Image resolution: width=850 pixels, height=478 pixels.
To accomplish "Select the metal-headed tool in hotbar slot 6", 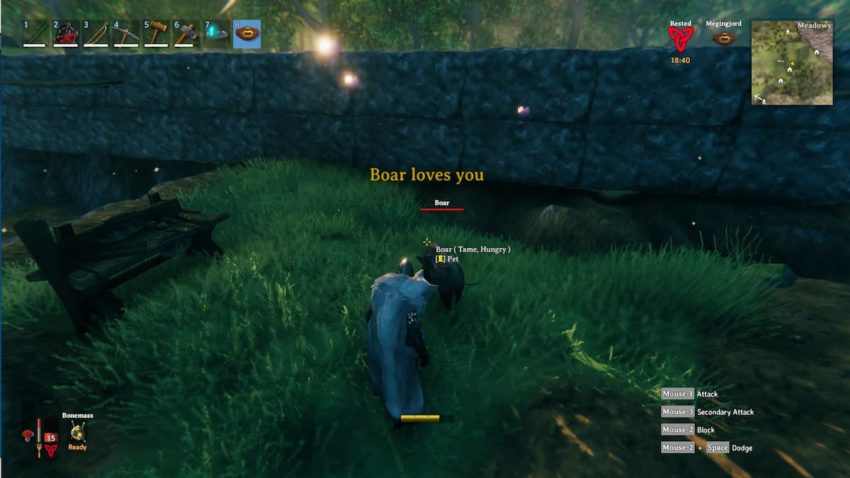I will (x=186, y=34).
